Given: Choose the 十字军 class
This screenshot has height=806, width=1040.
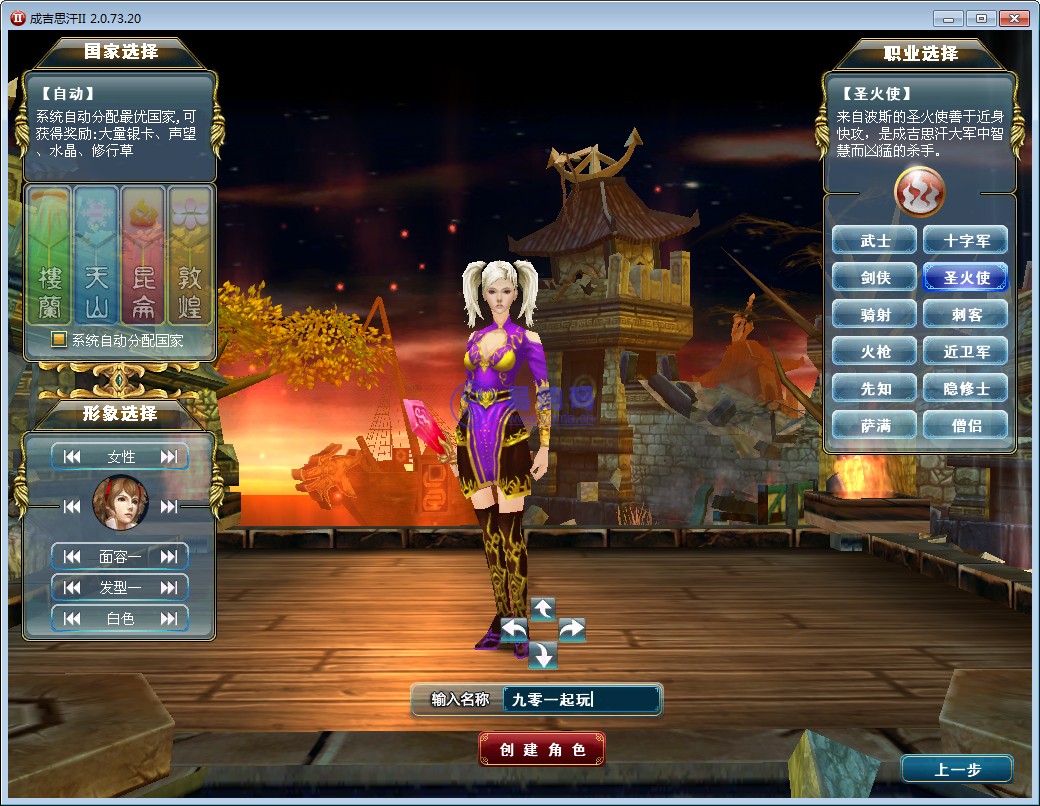Looking at the screenshot, I should tap(965, 241).
